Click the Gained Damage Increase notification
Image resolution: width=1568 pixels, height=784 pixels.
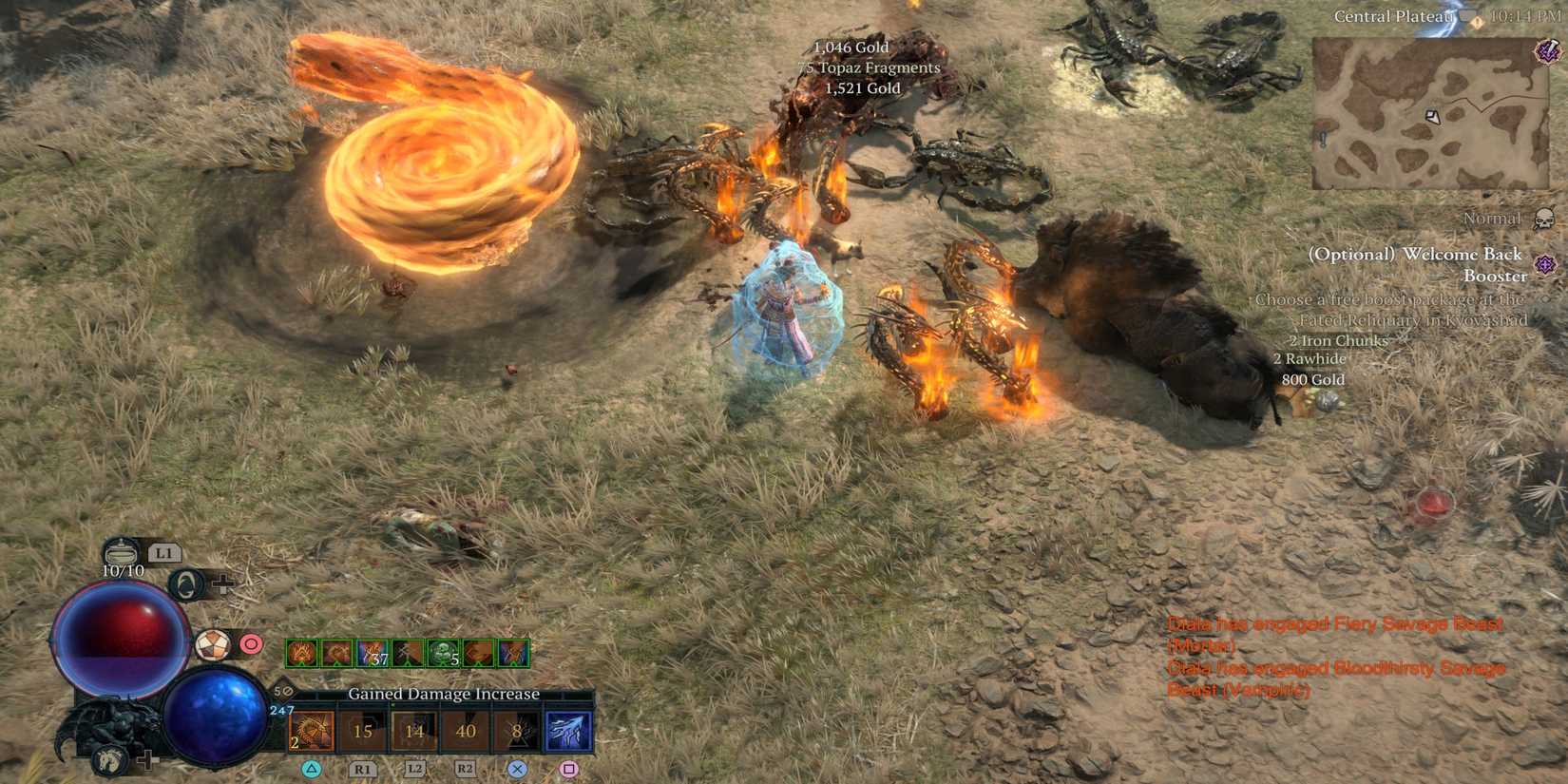[x=444, y=694]
